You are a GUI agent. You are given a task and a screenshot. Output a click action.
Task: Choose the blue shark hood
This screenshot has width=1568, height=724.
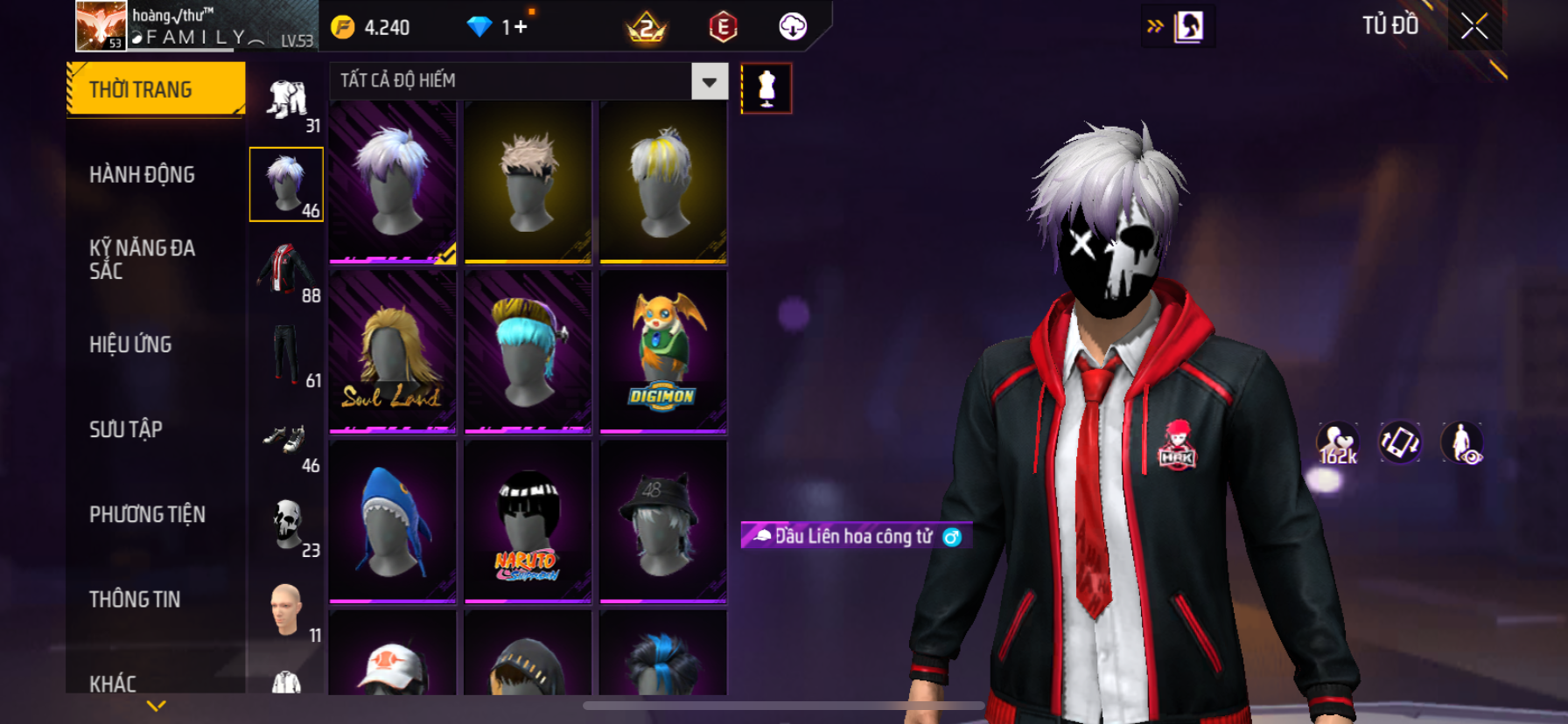tap(393, 521)
